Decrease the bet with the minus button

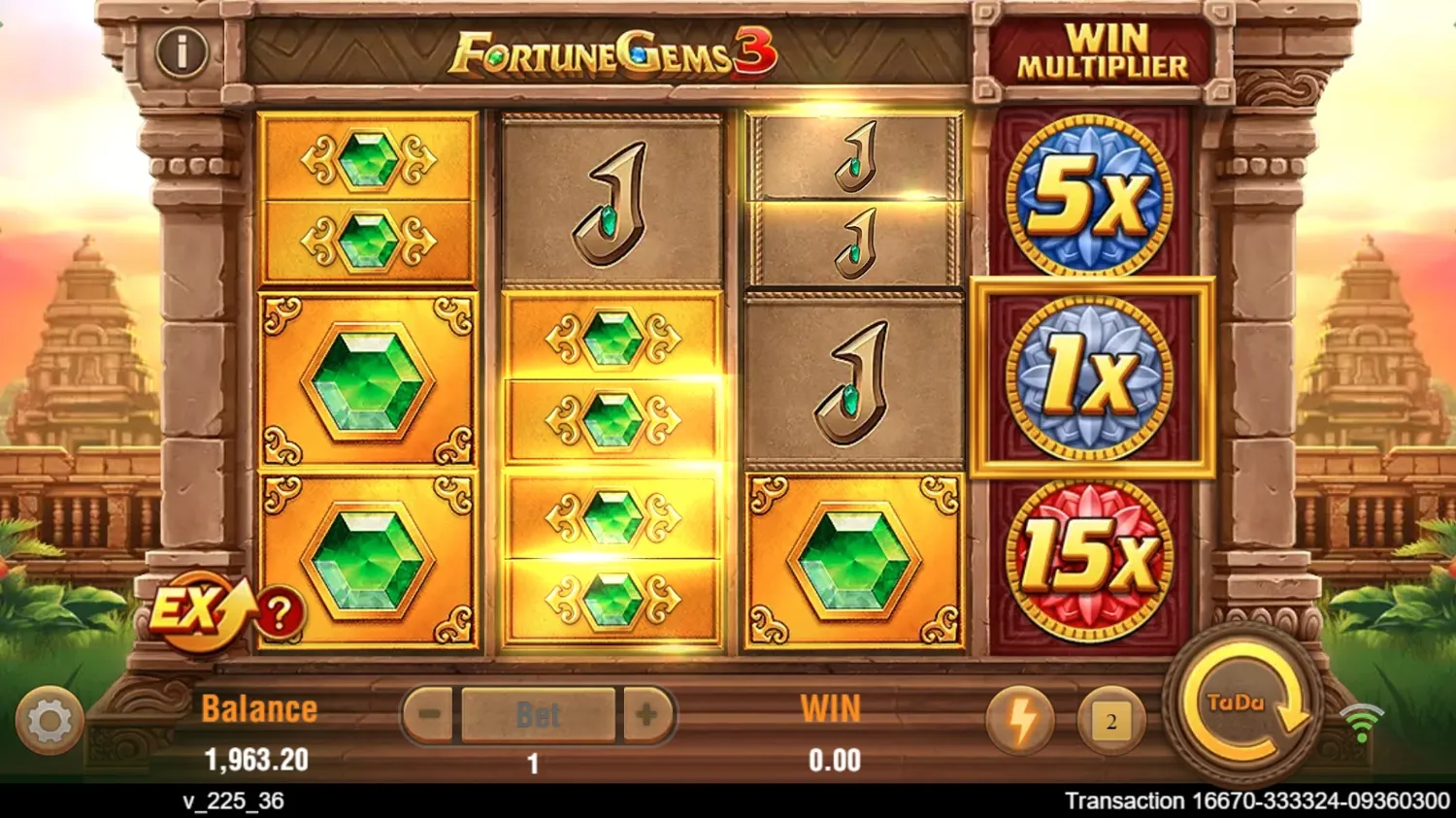click(425, 715)
